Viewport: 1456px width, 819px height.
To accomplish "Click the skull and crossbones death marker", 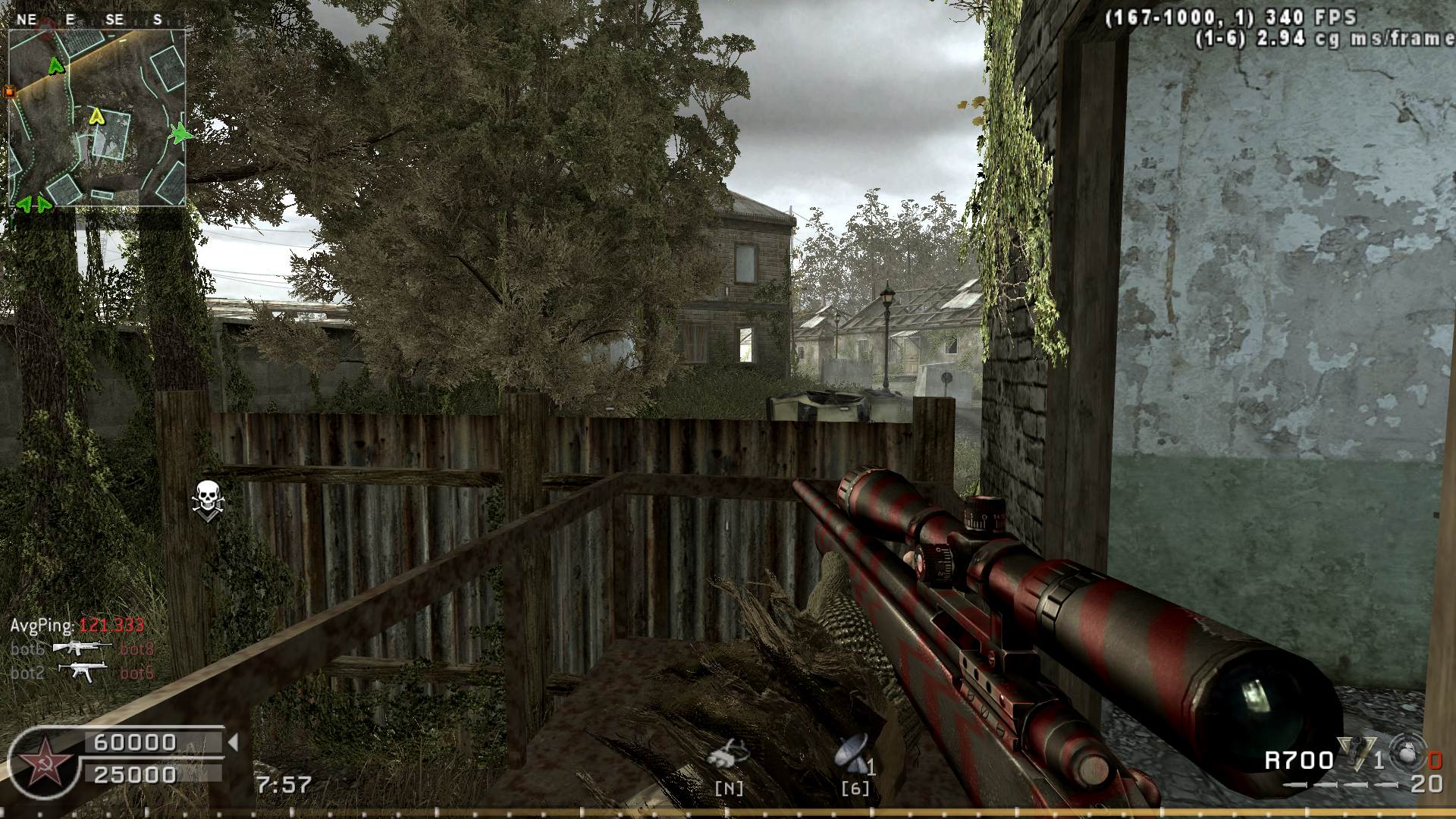I will (x=206, y=499).
